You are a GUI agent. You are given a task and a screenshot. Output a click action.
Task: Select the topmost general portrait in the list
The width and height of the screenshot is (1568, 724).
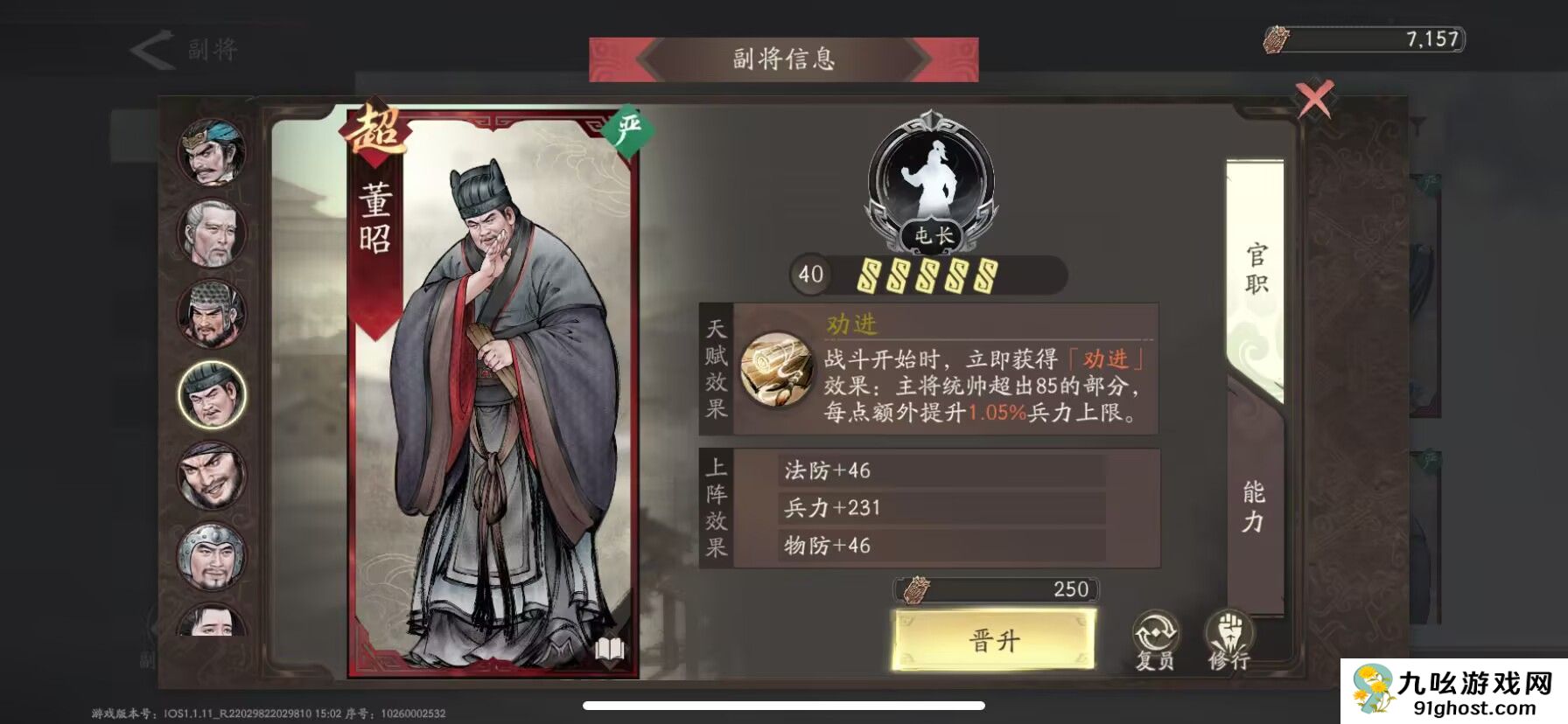pyautogui.click(x=210, y=152)
